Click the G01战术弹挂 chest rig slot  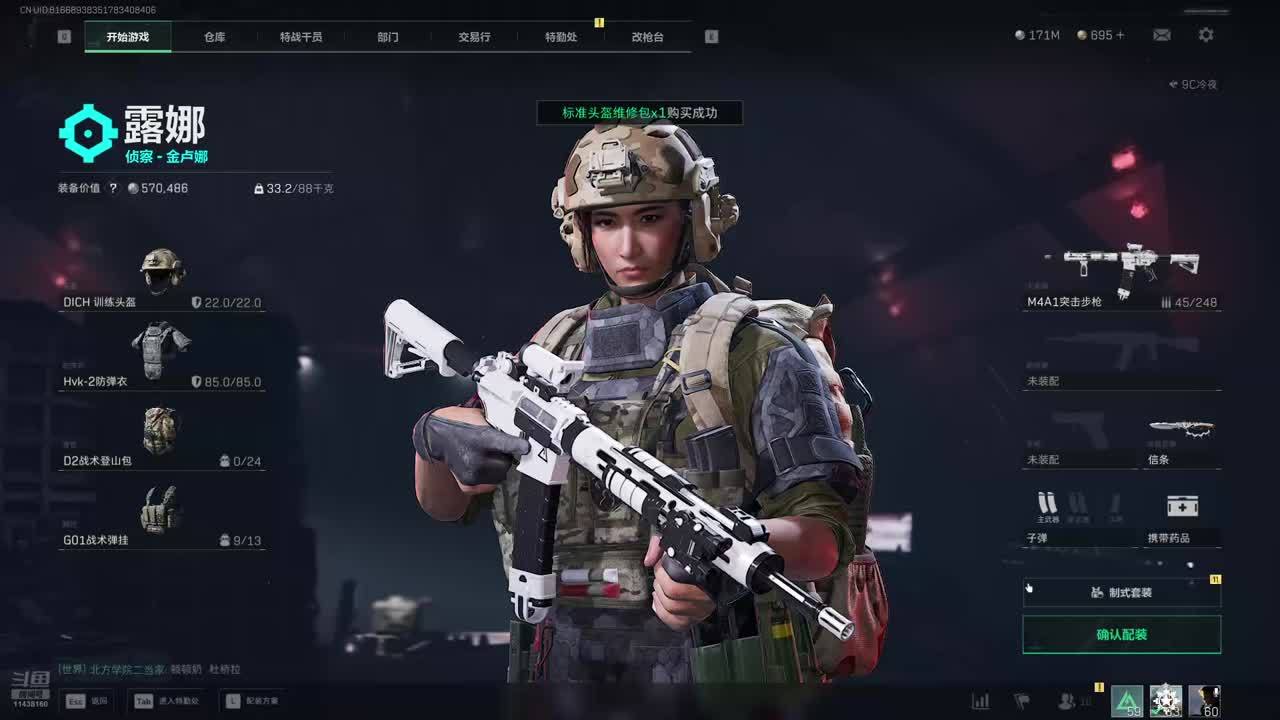tap(162, 517)
